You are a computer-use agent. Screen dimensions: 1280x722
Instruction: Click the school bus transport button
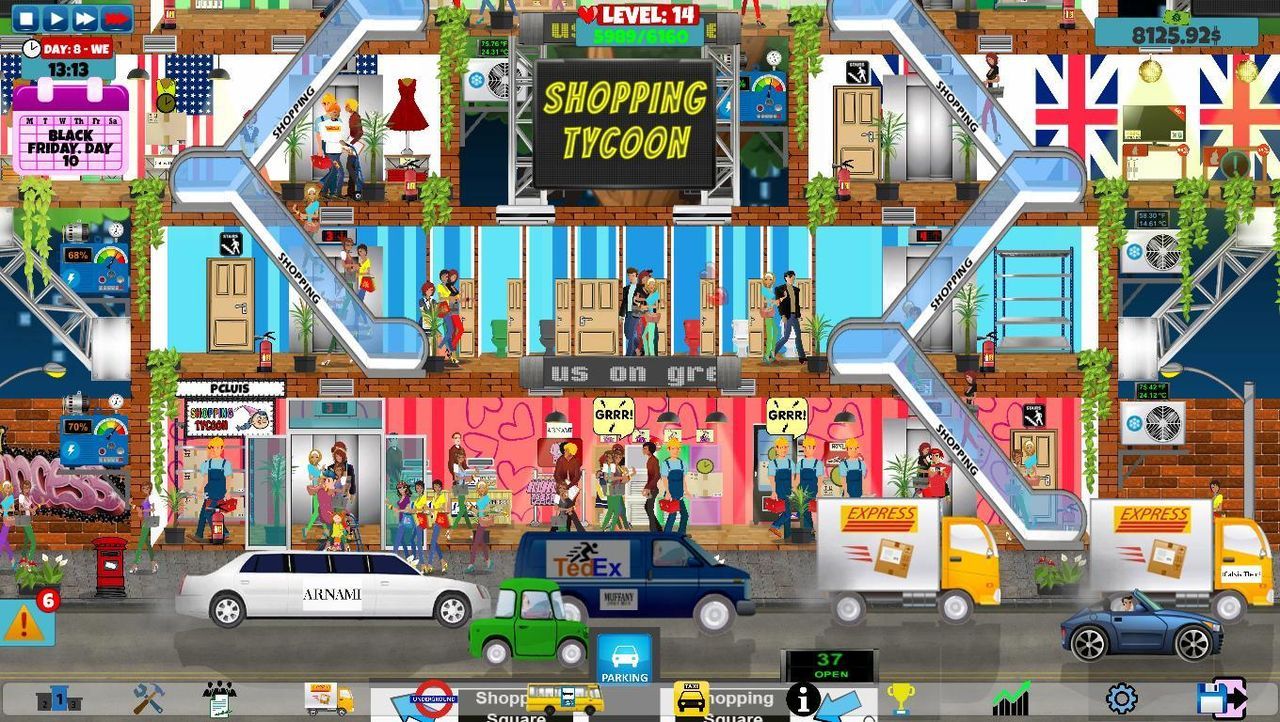[x=564, y=700]
